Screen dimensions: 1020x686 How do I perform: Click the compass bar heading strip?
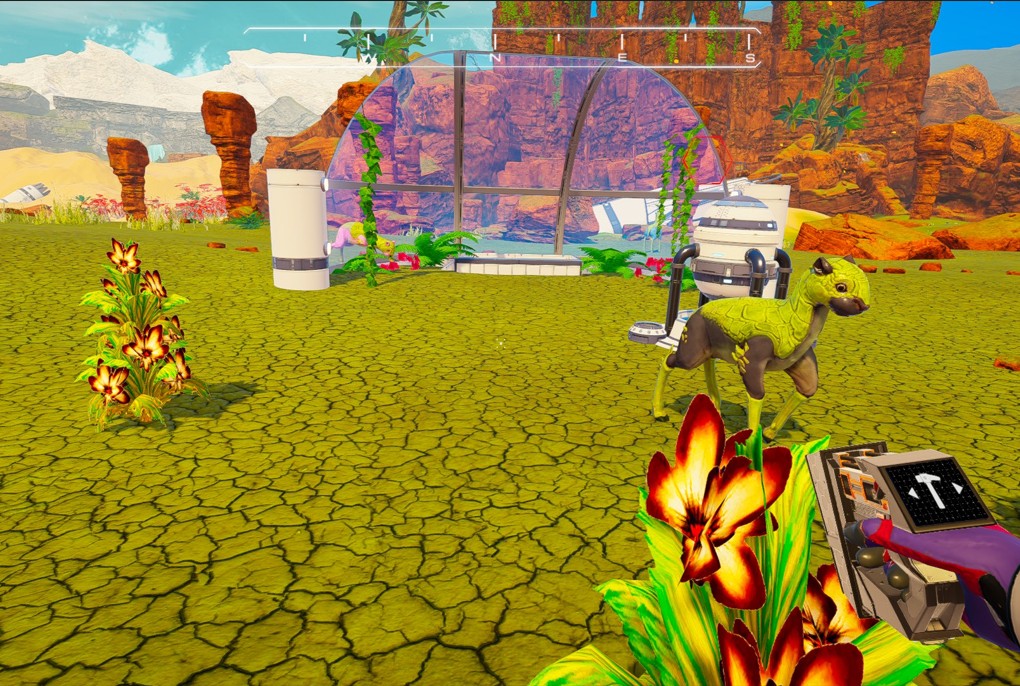pyautogui.click(x=502, y=47)
